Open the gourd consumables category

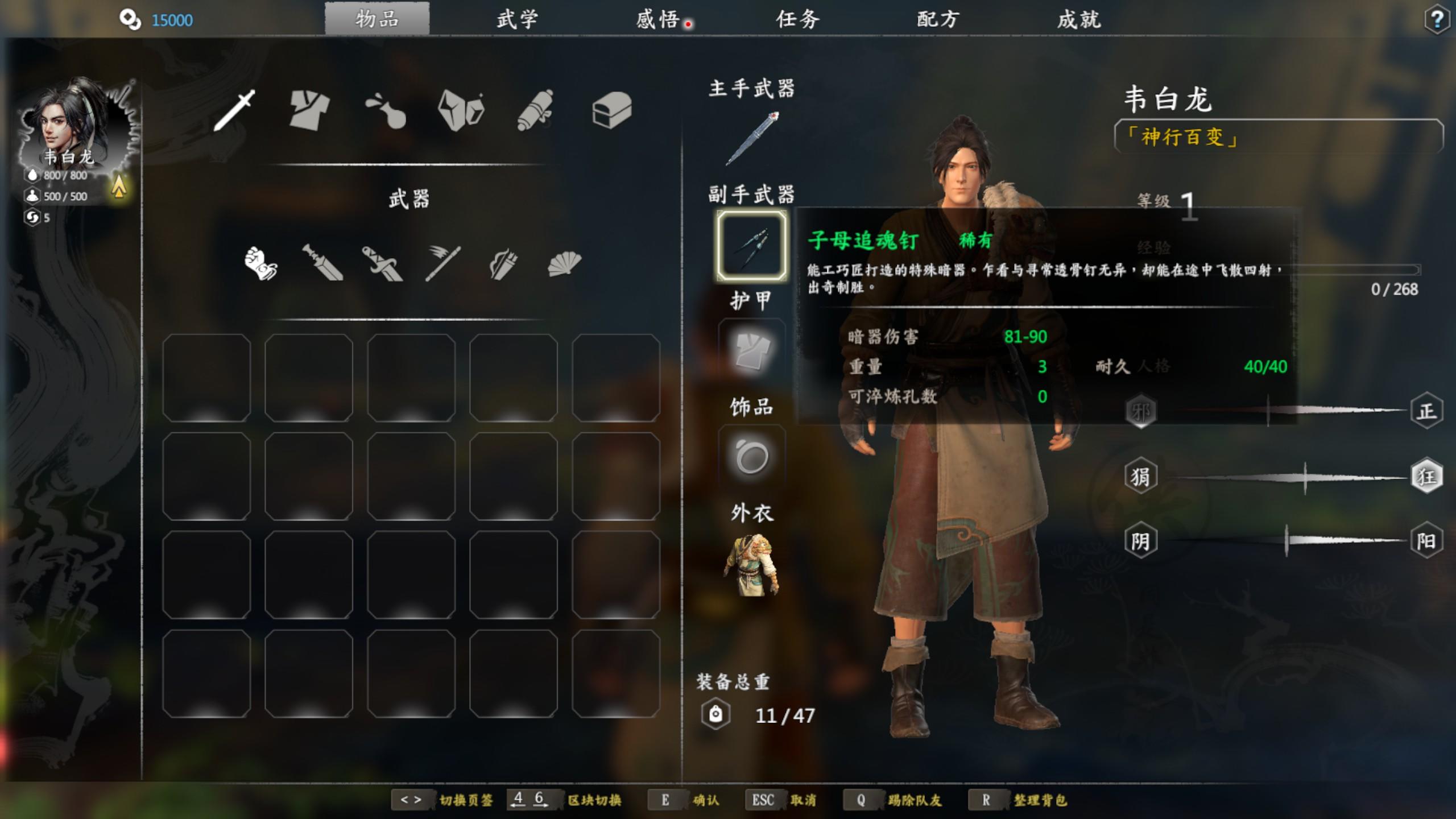pos(386,110)
